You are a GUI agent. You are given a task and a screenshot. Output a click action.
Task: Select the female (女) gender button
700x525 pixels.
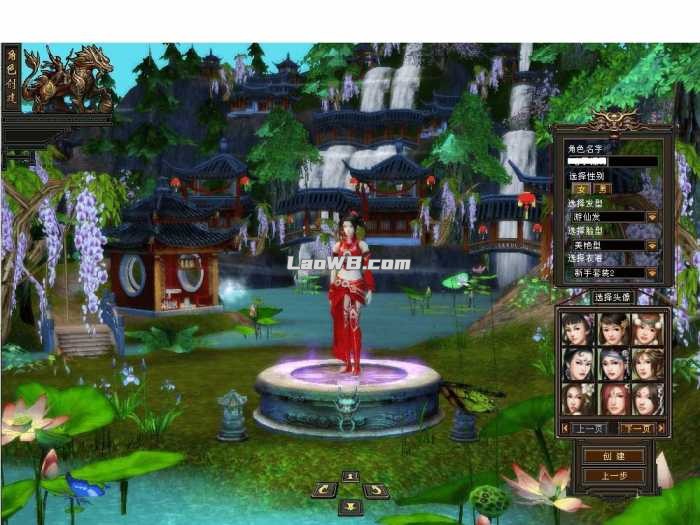pos(577,188)
